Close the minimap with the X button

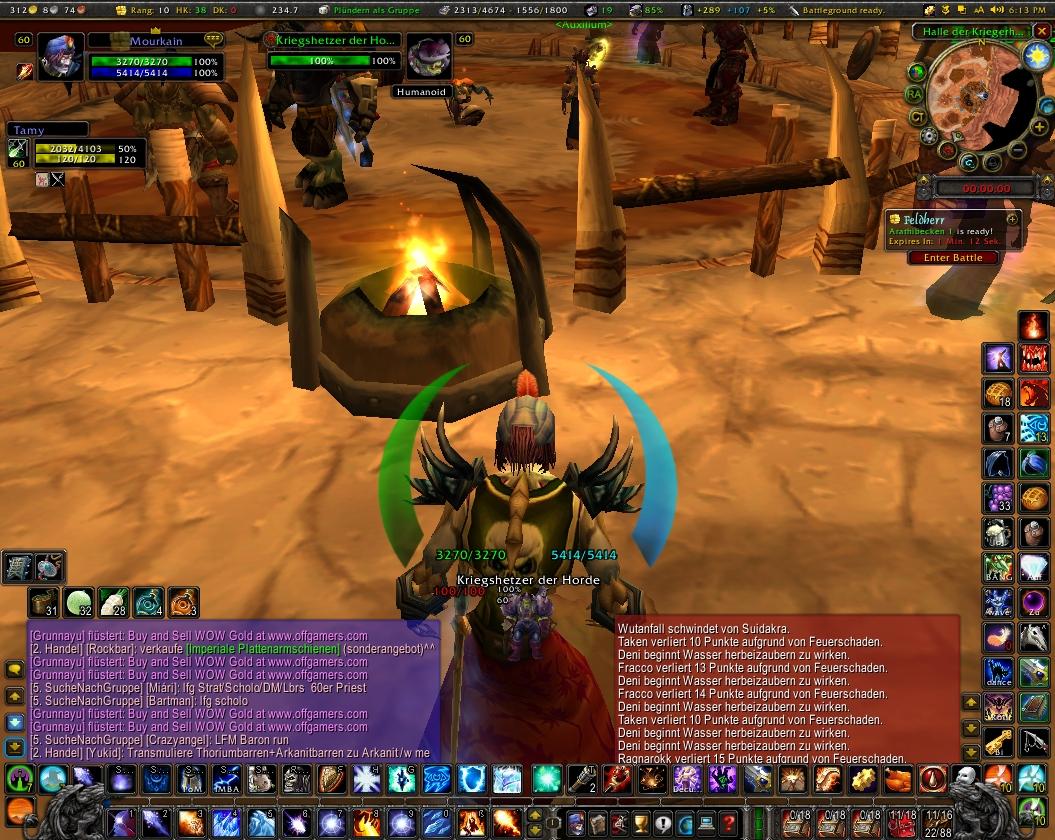(x=1043, y=31)
